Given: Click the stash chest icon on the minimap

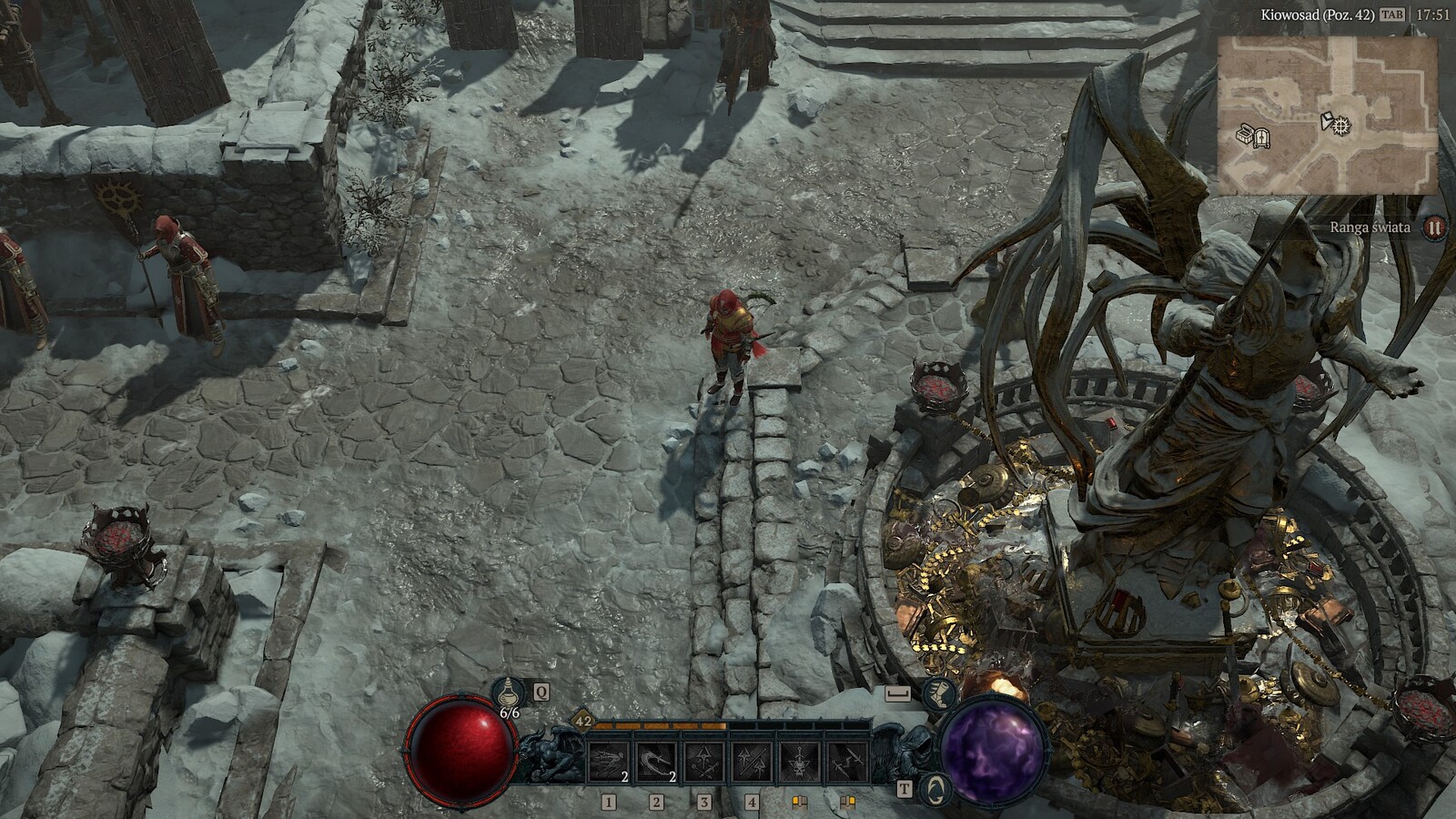Looking at the screenshot, I should 1244,135.
